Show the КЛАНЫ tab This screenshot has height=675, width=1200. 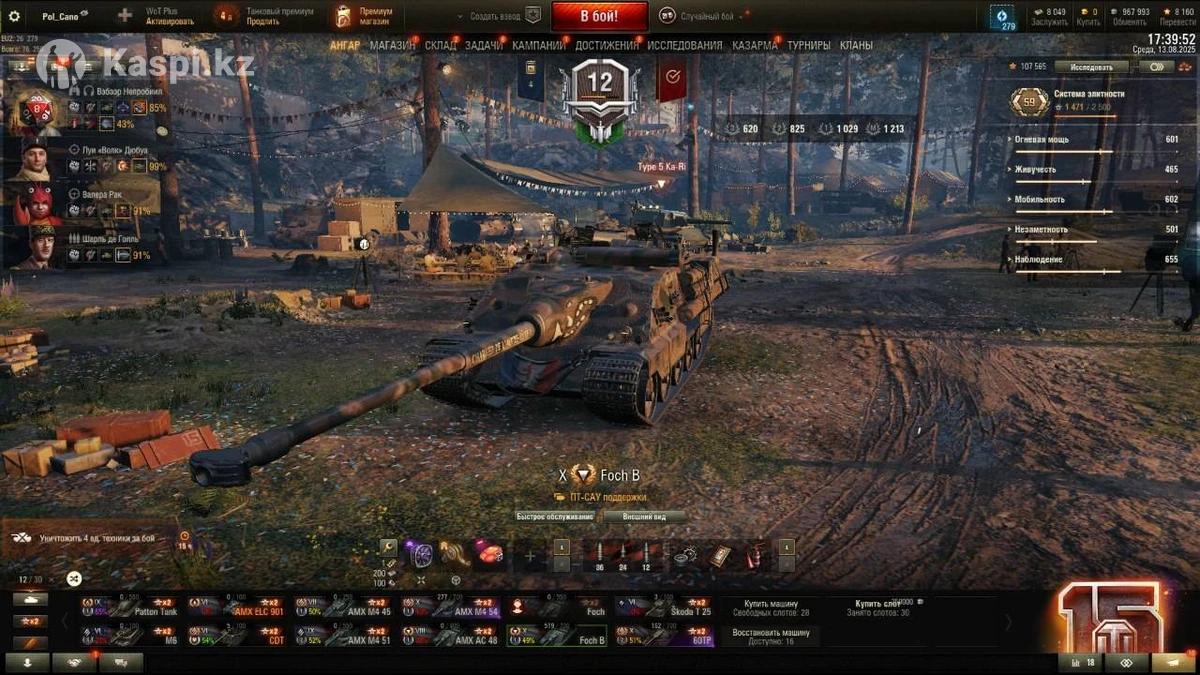pos(856,45)
